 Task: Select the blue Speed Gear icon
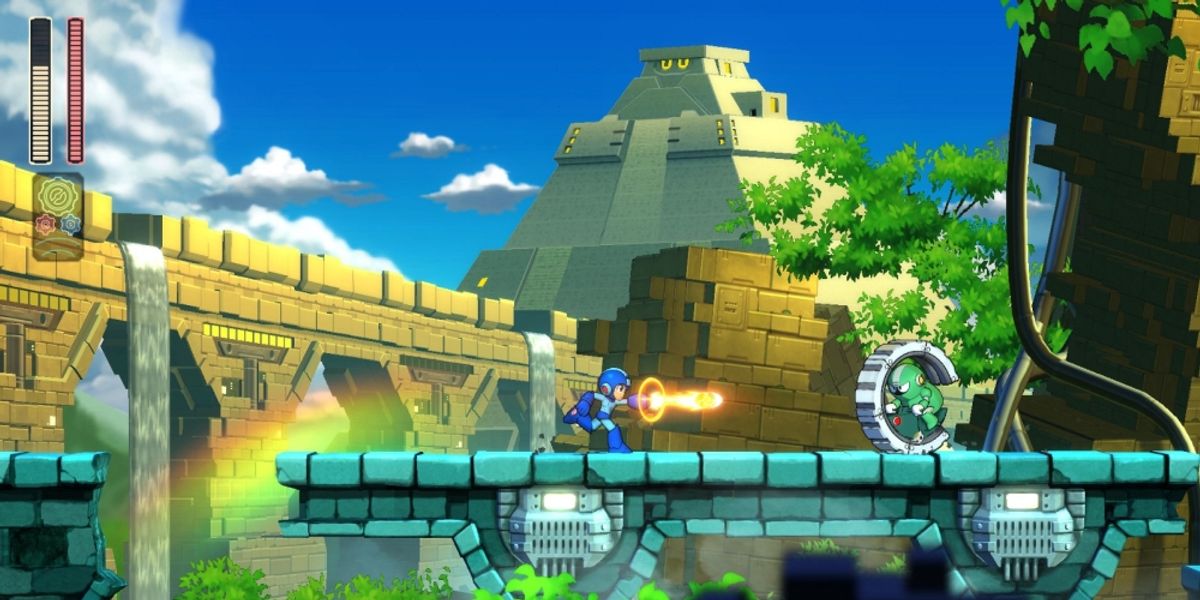[x=70, y=224]
